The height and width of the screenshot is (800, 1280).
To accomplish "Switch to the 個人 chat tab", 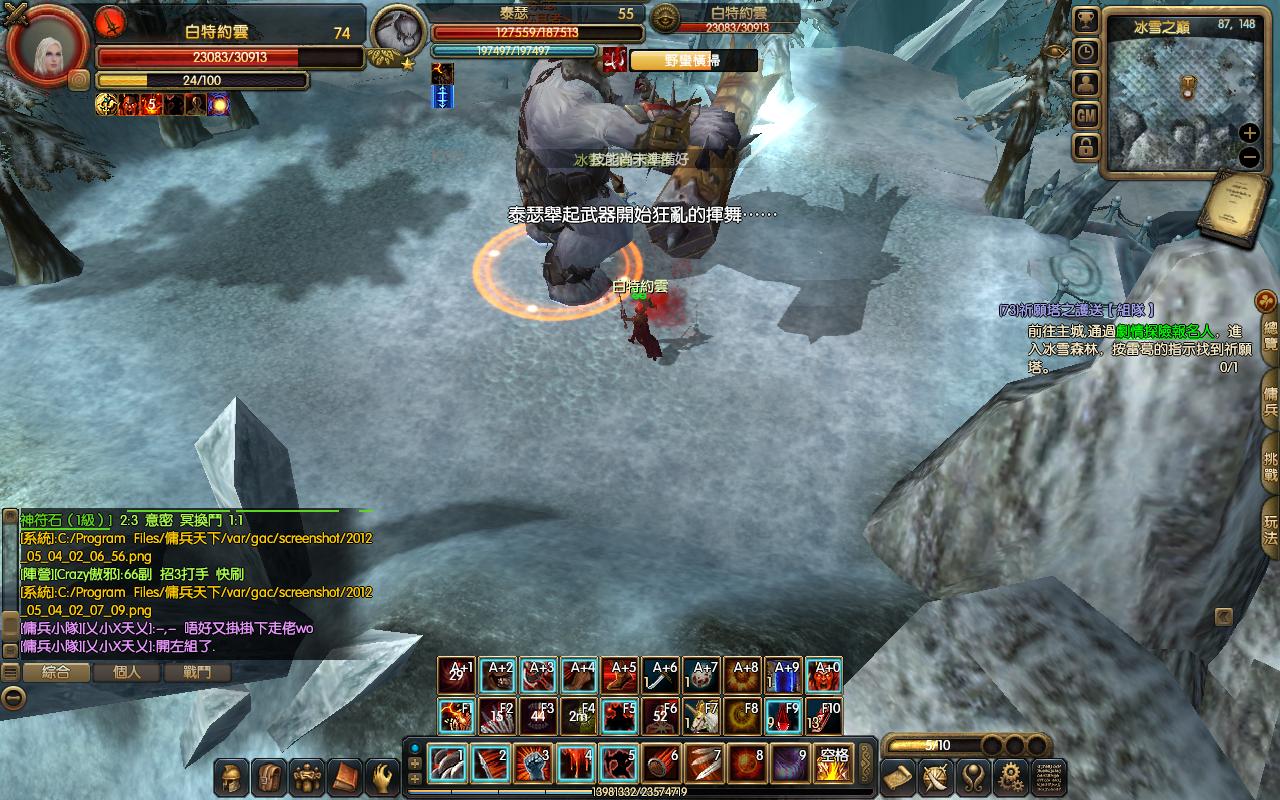I will click(x=127, y=673).
